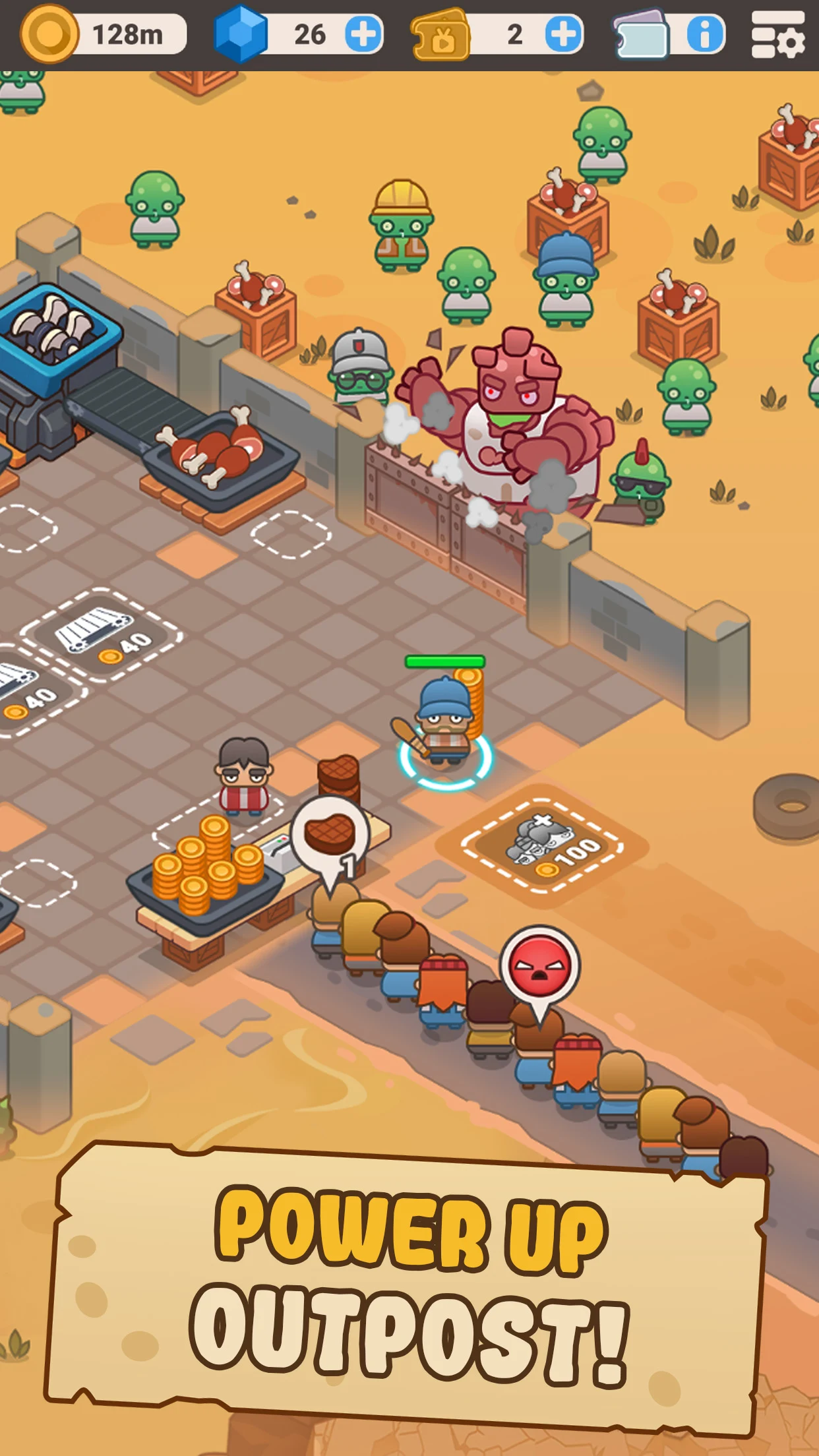Click the card pack icon

(x=641, y=34)
